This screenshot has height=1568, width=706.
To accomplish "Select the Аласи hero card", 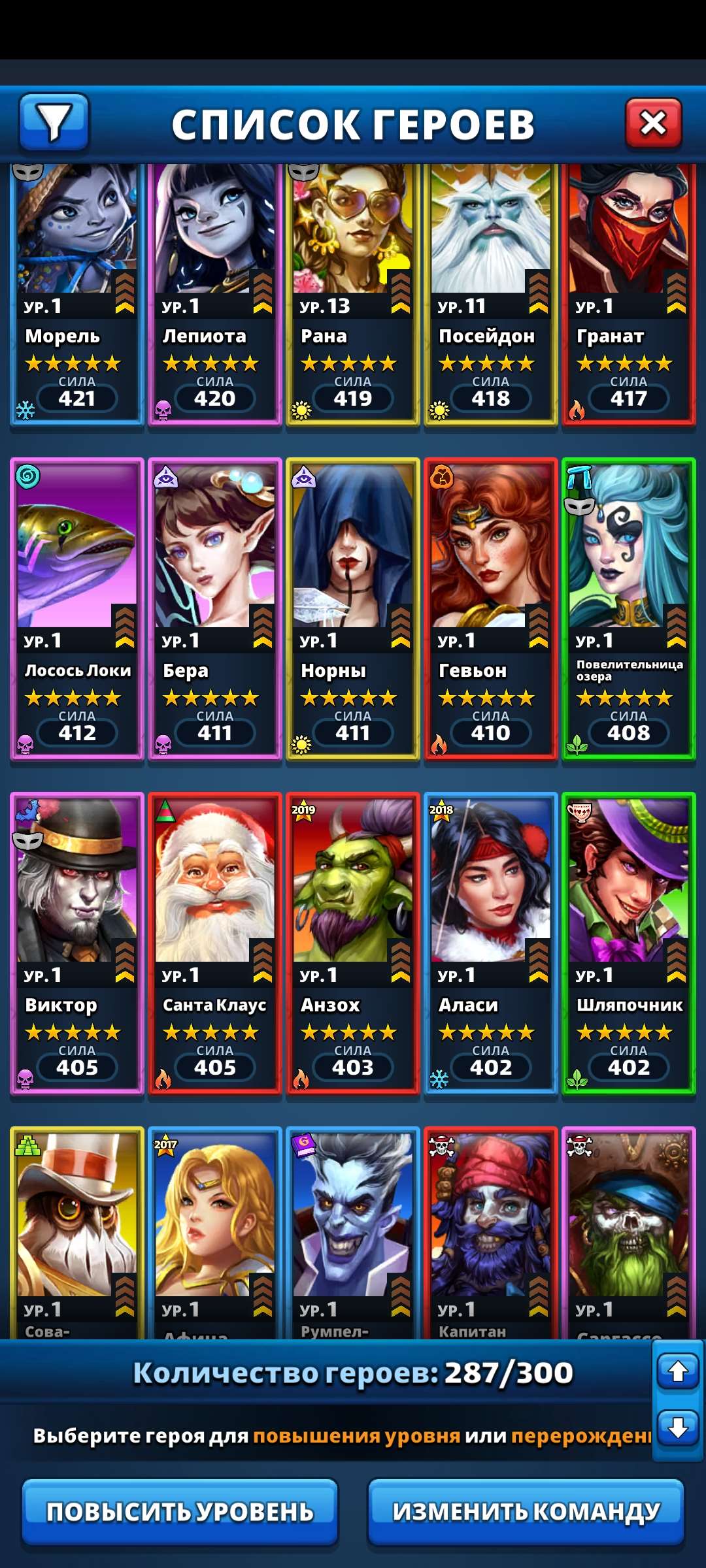I will tap(491, 943).
